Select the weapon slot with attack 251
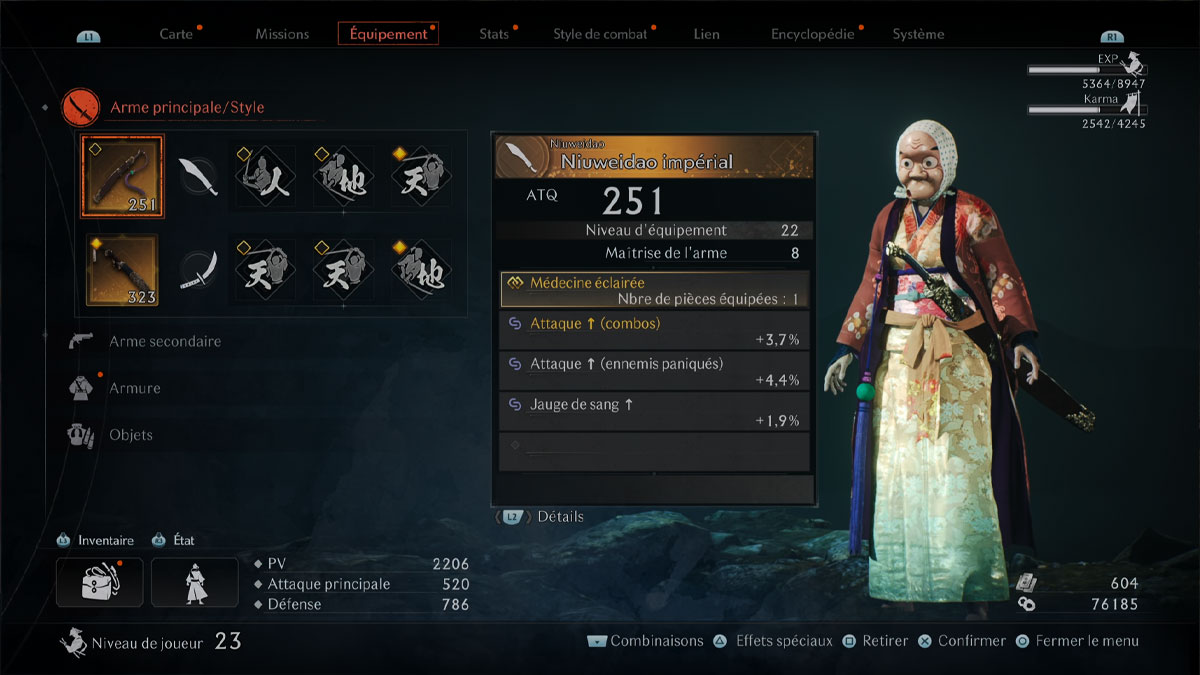Image resolution: width=1200 pixels, height=675 pixels. point(123,177)
